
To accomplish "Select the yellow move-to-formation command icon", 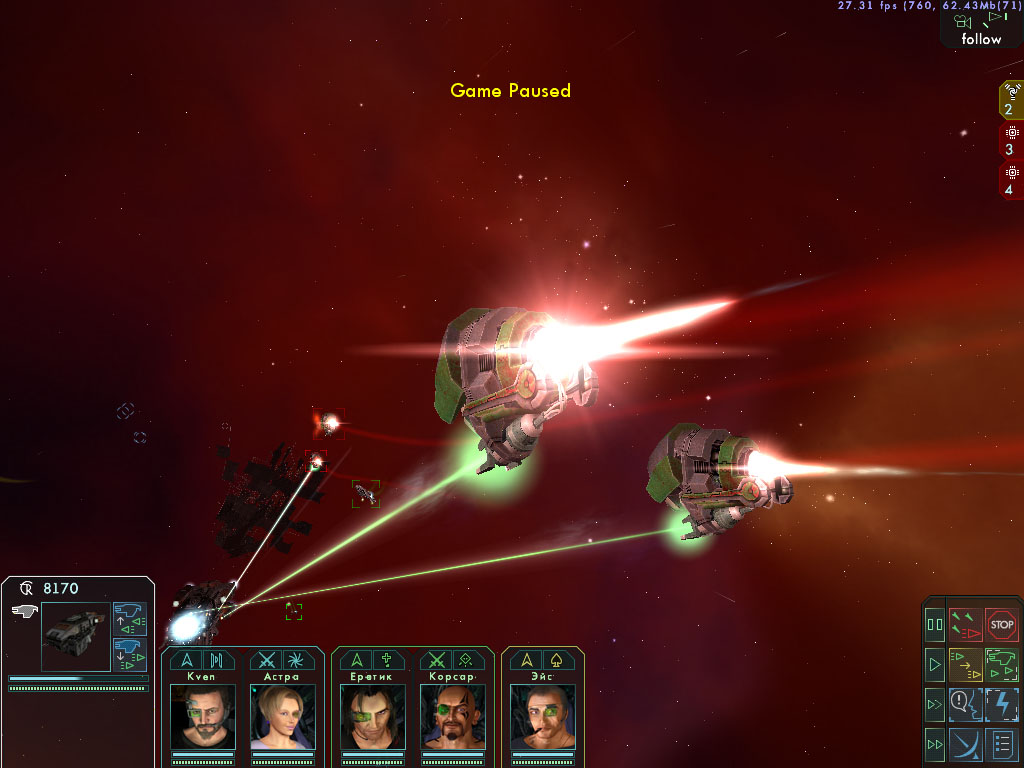I will (965, 663).
